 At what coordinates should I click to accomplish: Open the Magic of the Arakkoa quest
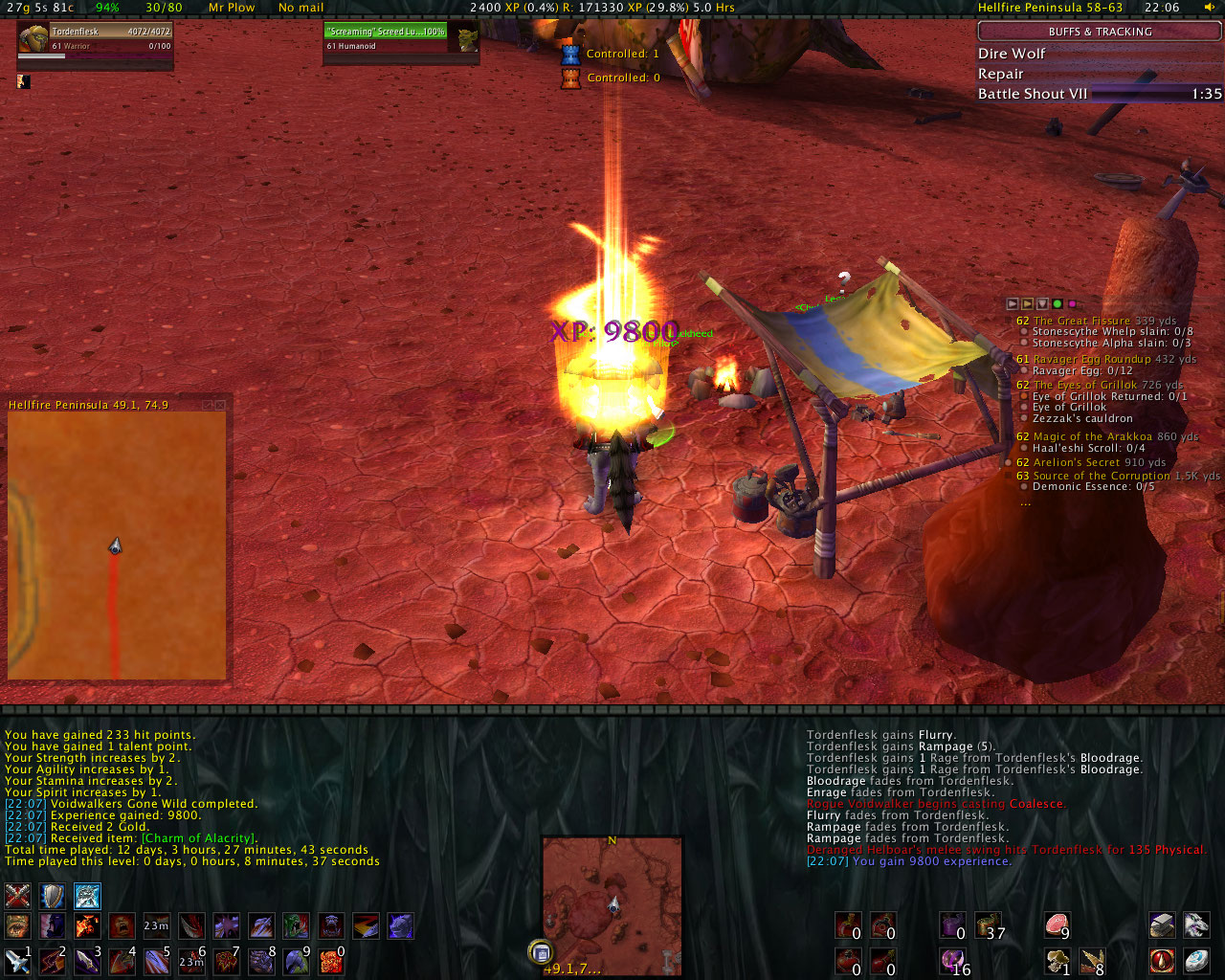coord(1093,436)
